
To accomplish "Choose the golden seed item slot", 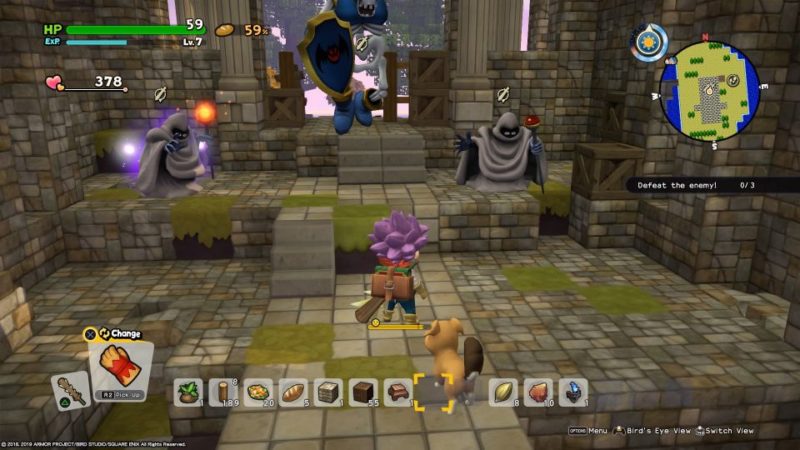I will pyautogui.click(x=504, y=392).
